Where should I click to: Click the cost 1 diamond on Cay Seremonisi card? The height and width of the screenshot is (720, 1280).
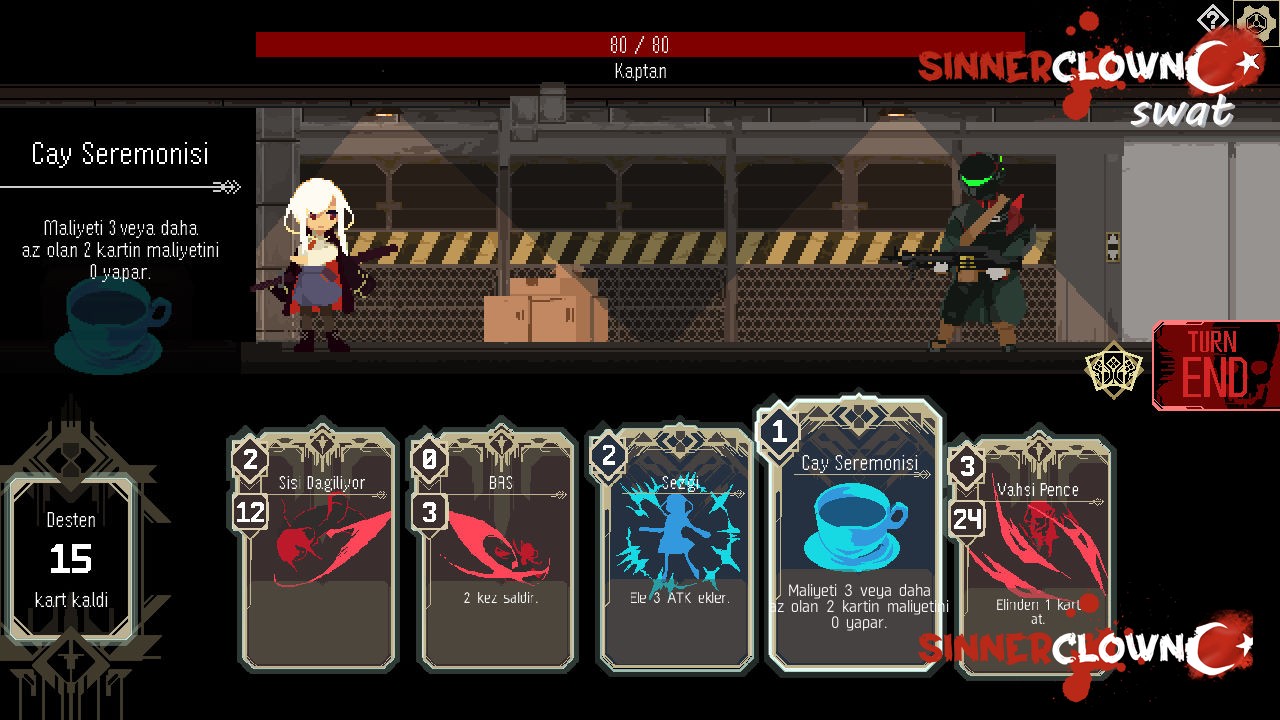pyautogui.click(x=778, y=432)
